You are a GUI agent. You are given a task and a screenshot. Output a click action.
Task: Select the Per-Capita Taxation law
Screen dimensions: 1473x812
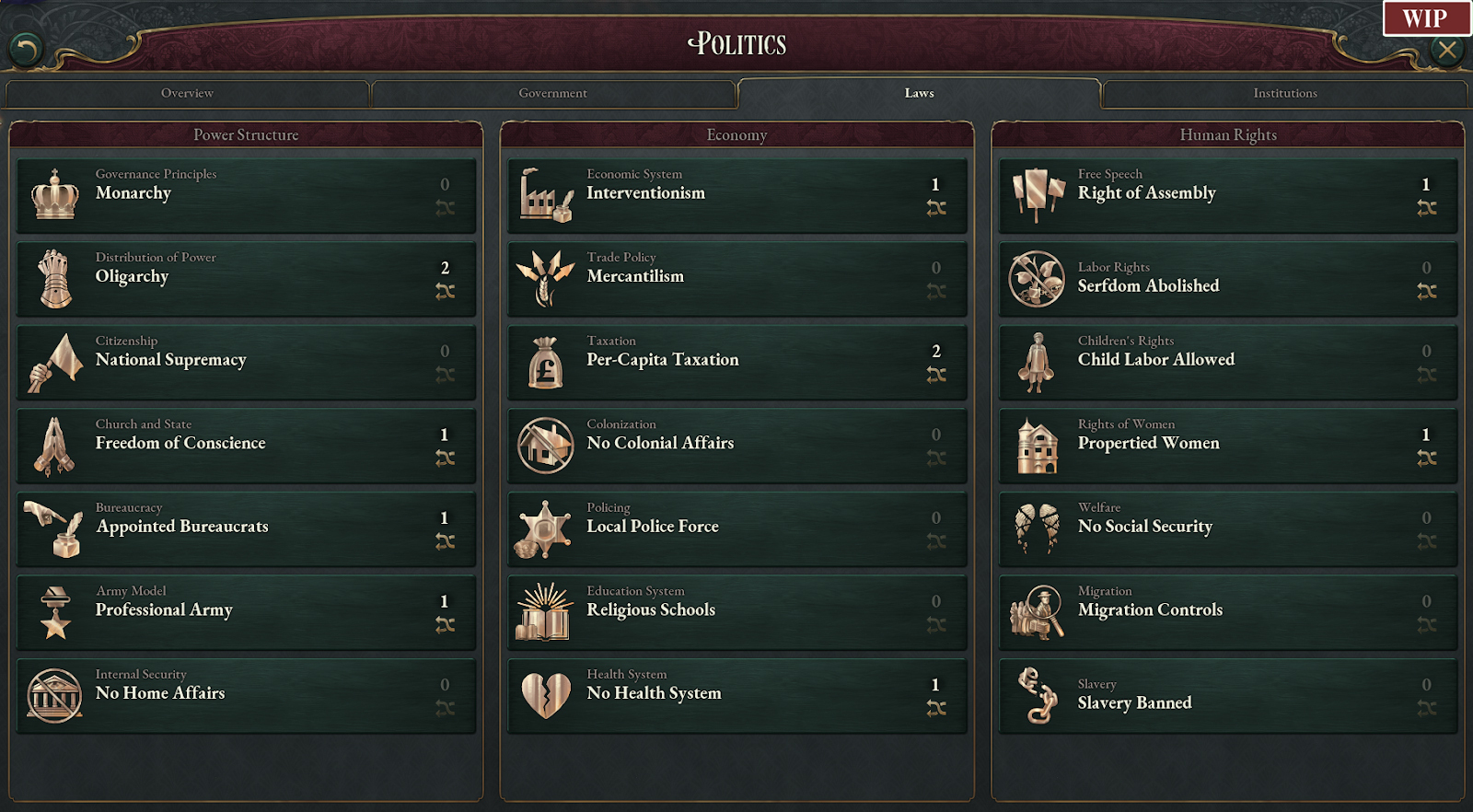click(x=736, y=362)
